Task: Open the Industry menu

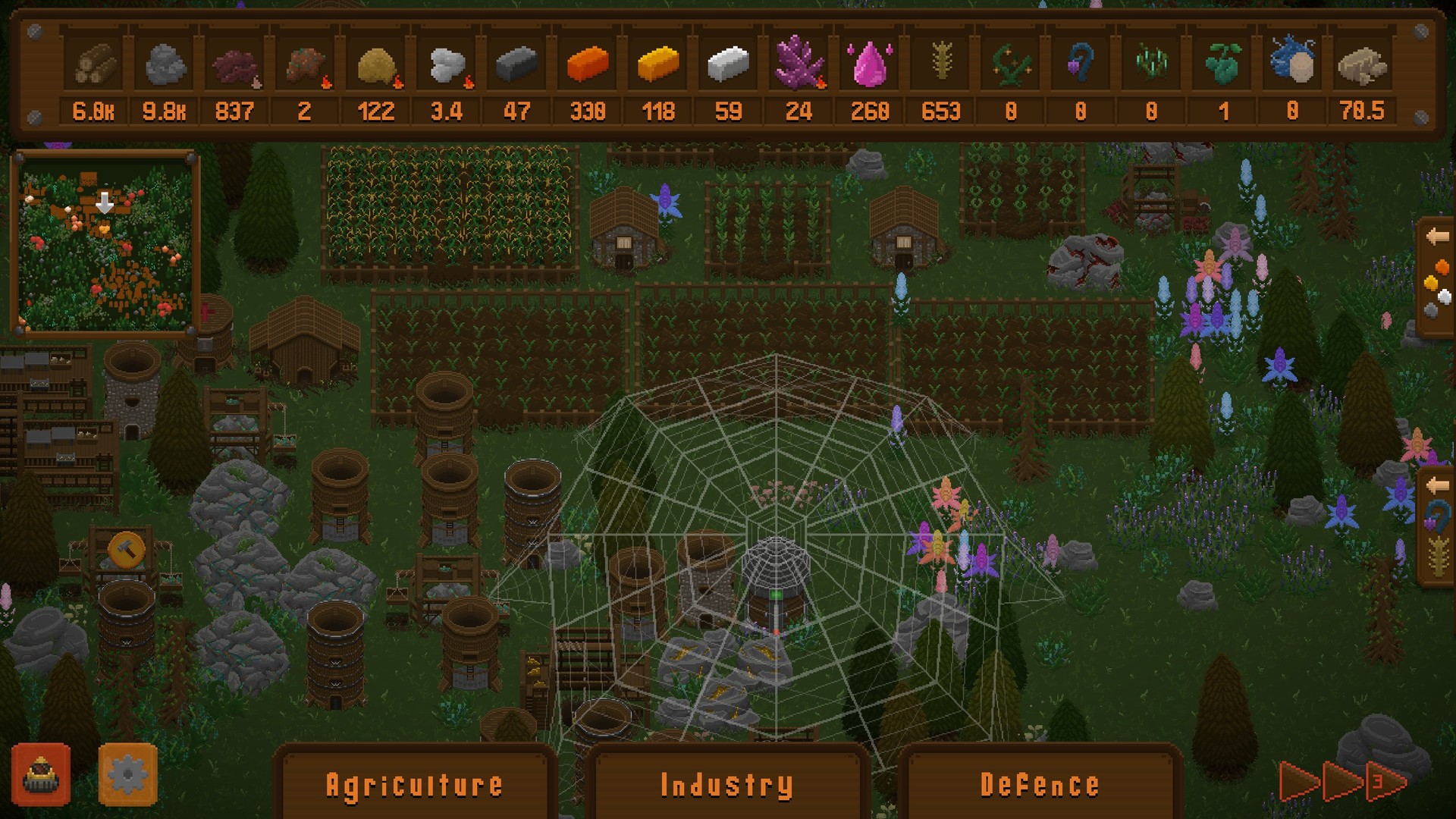Action: tap(726, 784)
